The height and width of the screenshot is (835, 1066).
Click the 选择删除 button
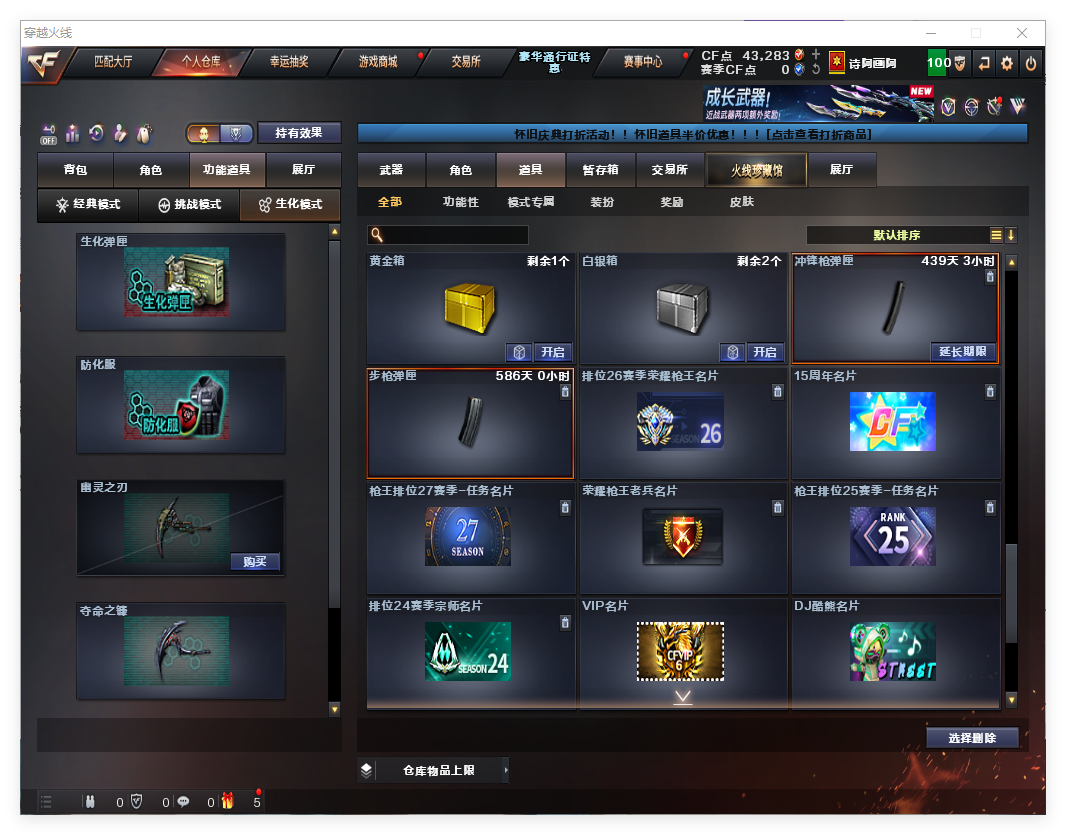click(x=972, y=738)
